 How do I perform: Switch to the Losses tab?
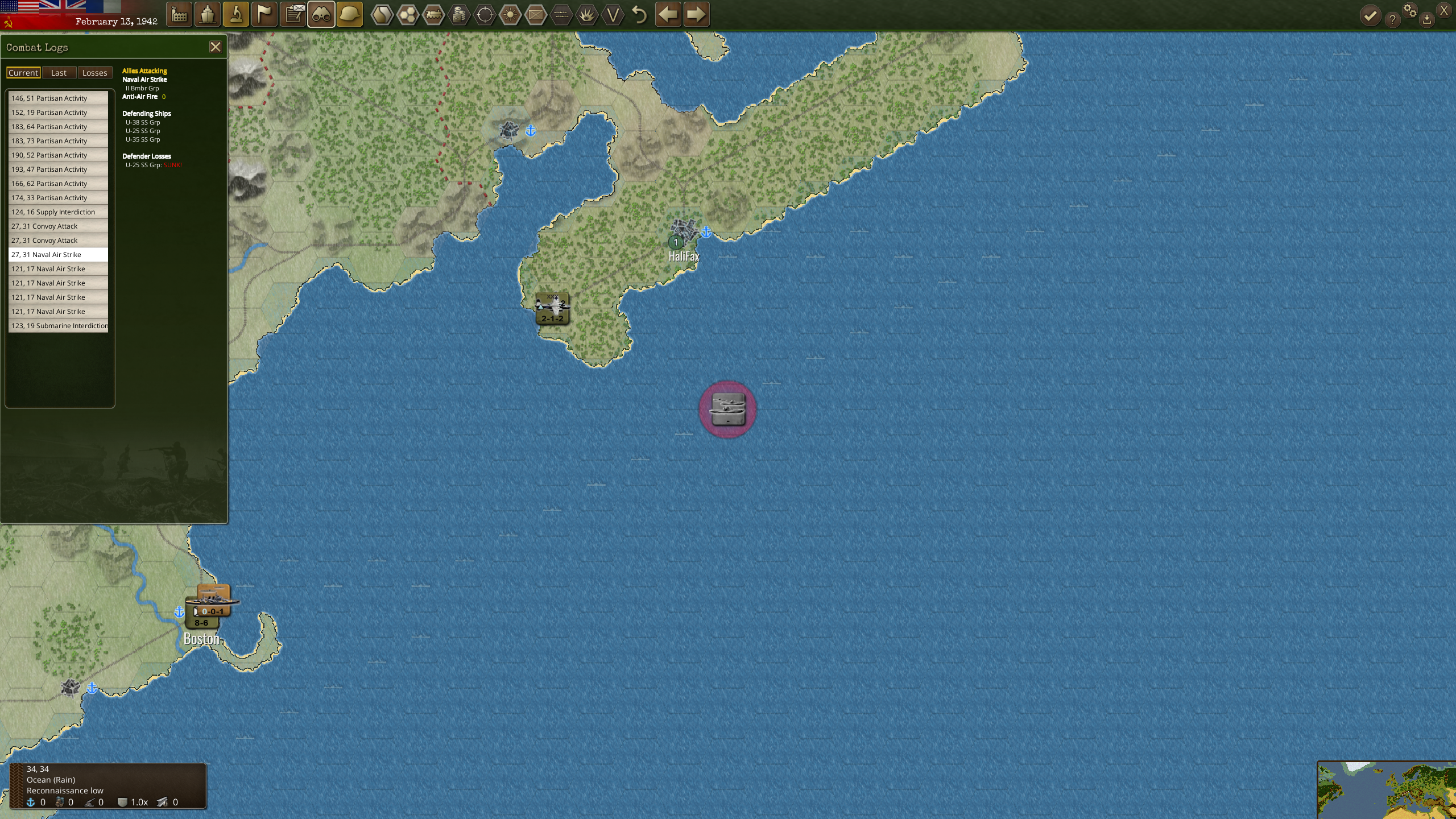[x=94, y=72]
